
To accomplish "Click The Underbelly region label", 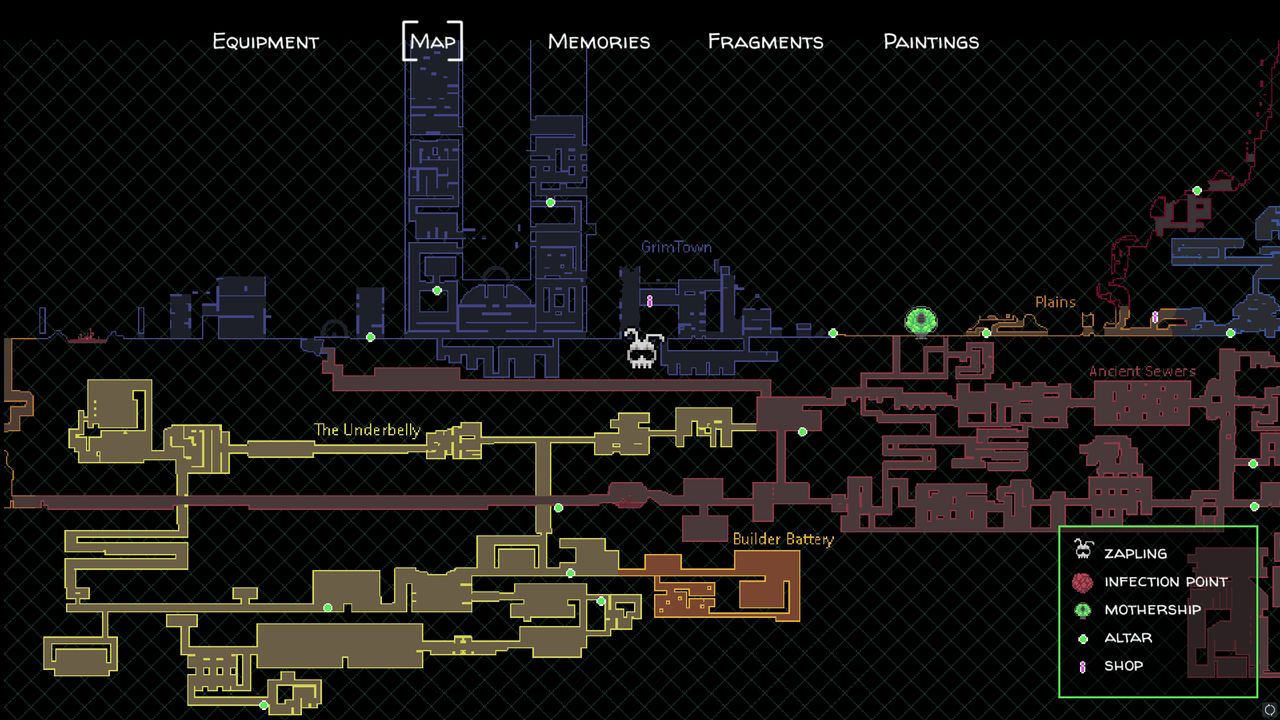I will point(367,430).
